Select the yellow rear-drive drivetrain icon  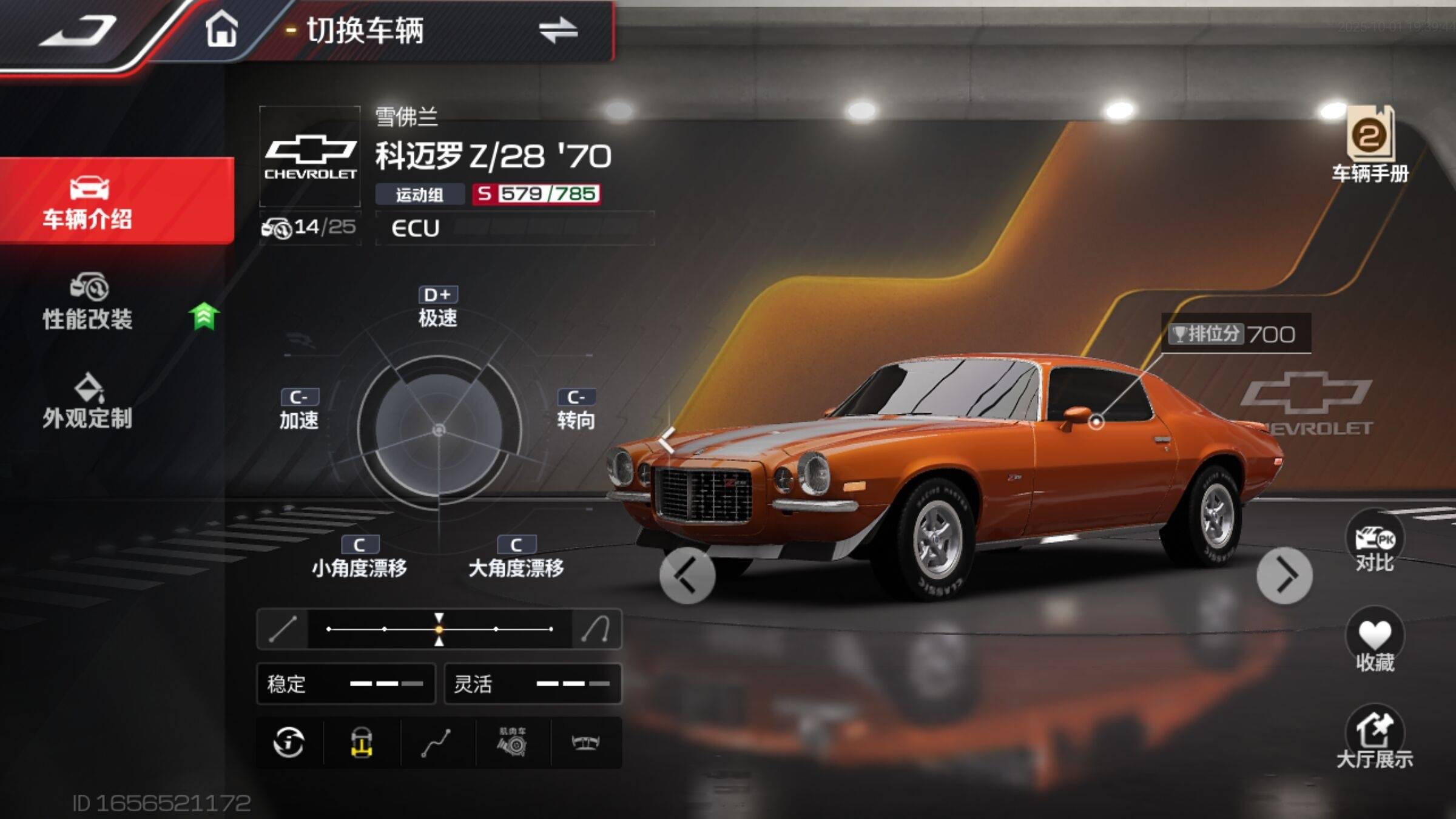(362, 743)
